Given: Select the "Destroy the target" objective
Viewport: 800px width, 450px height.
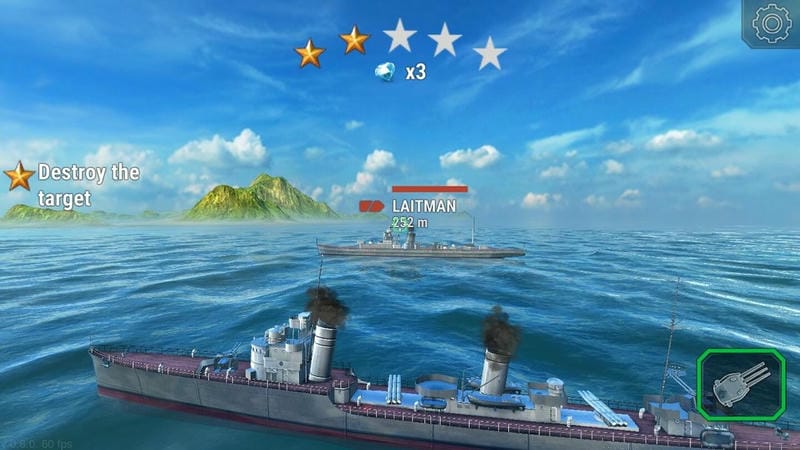Looking at the screenshot, I should [75, 184].
